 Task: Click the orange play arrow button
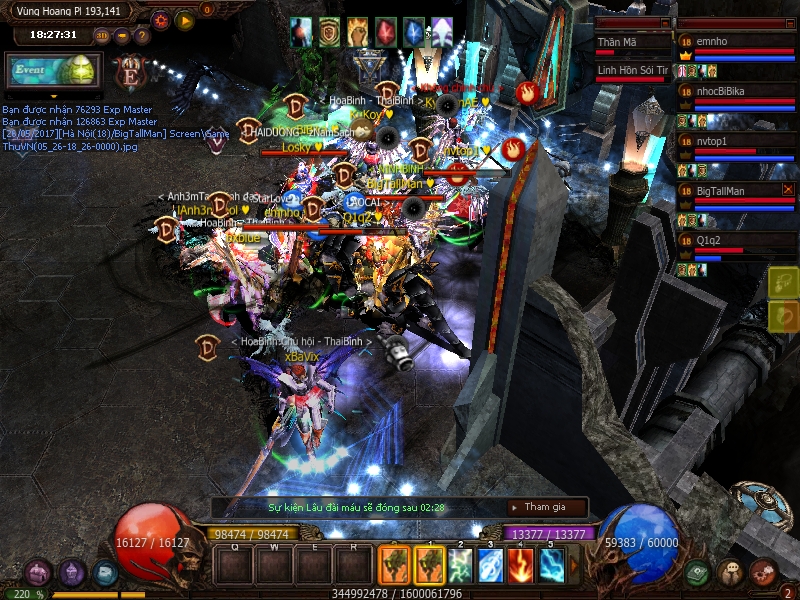click(185, 19)
